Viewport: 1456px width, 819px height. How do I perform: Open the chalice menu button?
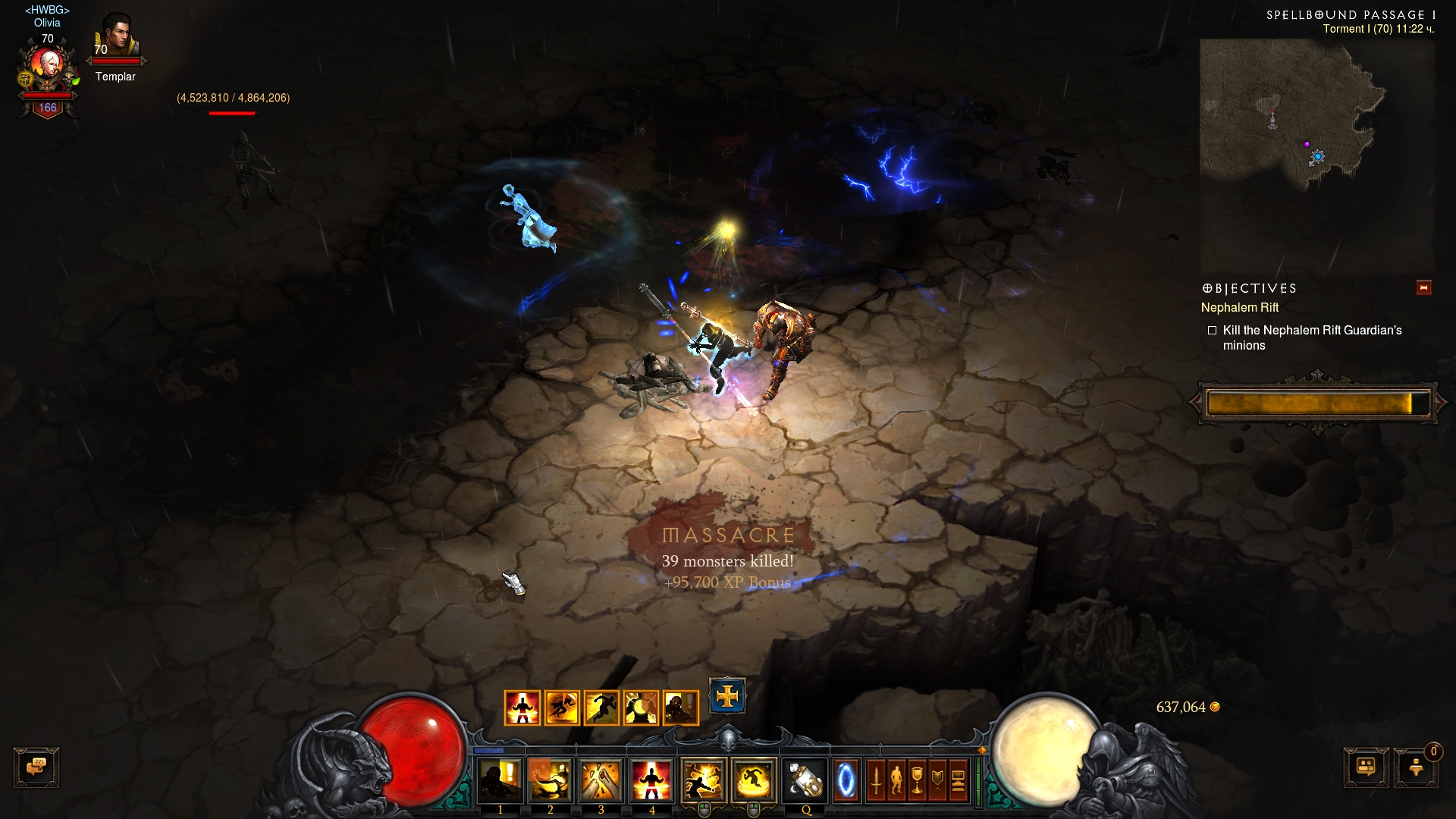pyautogui.click(x=917, y=780)
